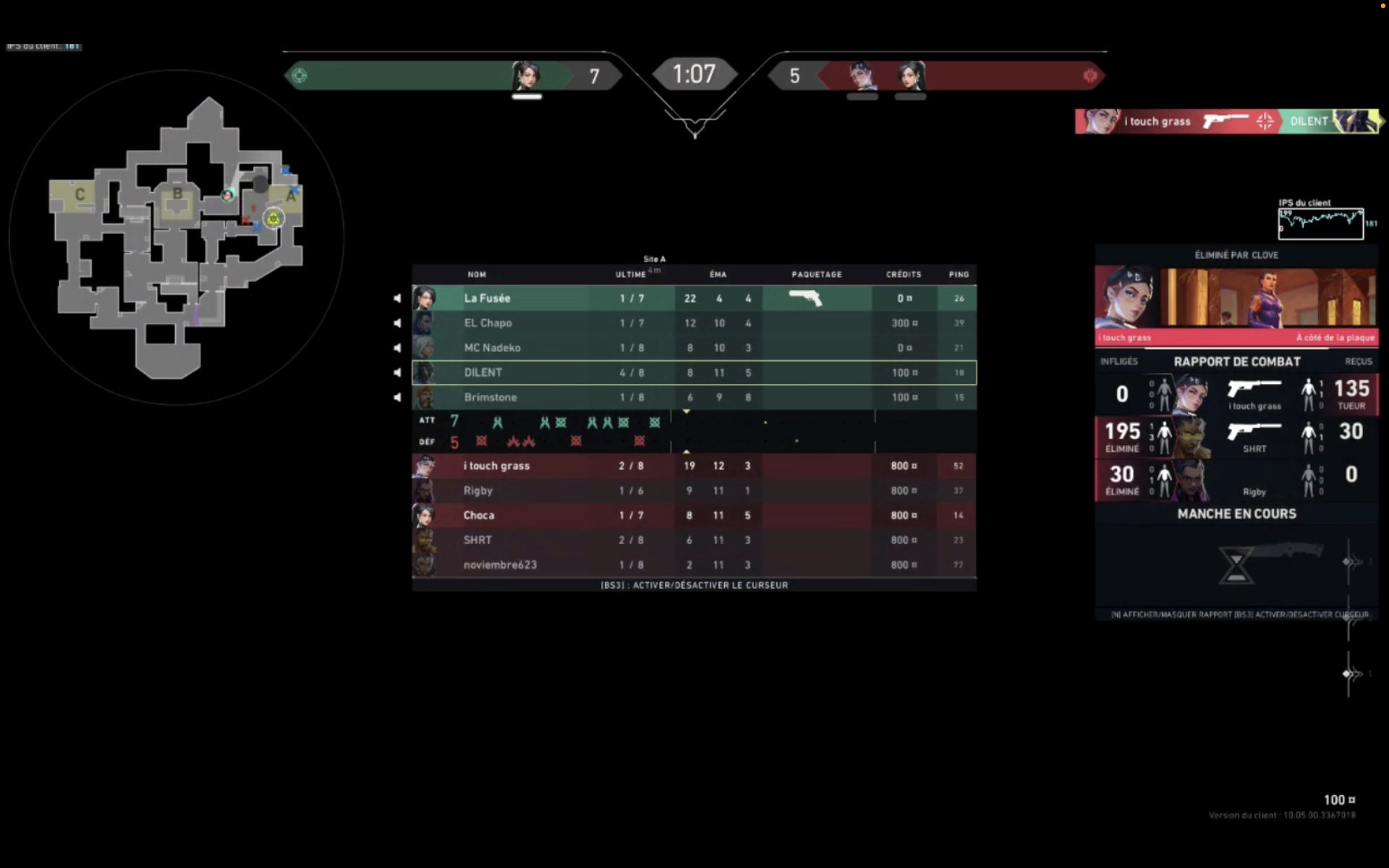Click the green attacker team emblem beside score 7
Viewport: 1389px width, 868px height.
299,75
